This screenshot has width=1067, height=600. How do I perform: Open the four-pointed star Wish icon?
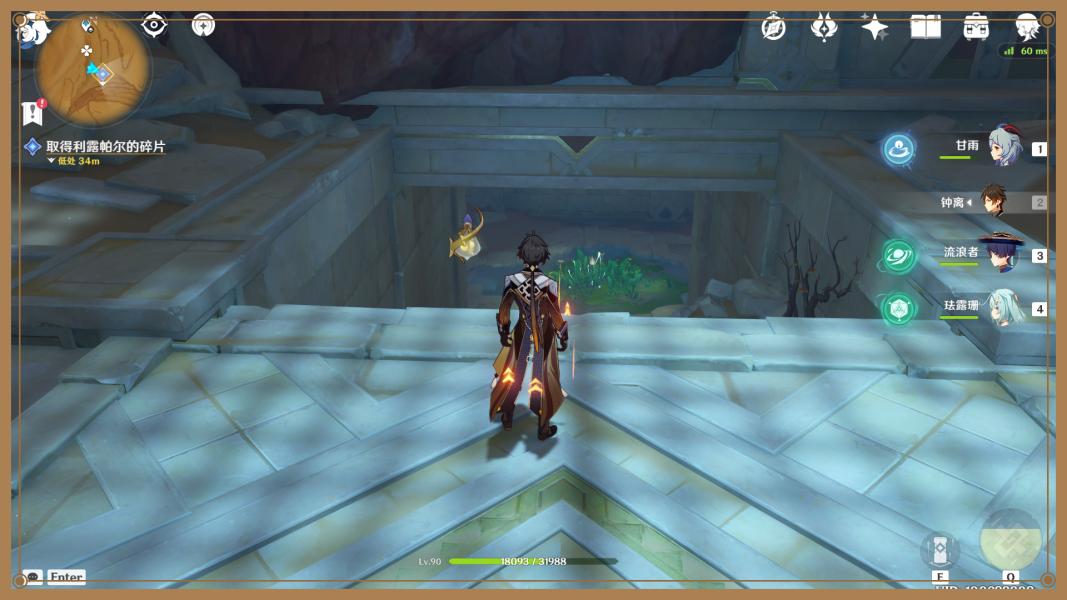[874, 28]
